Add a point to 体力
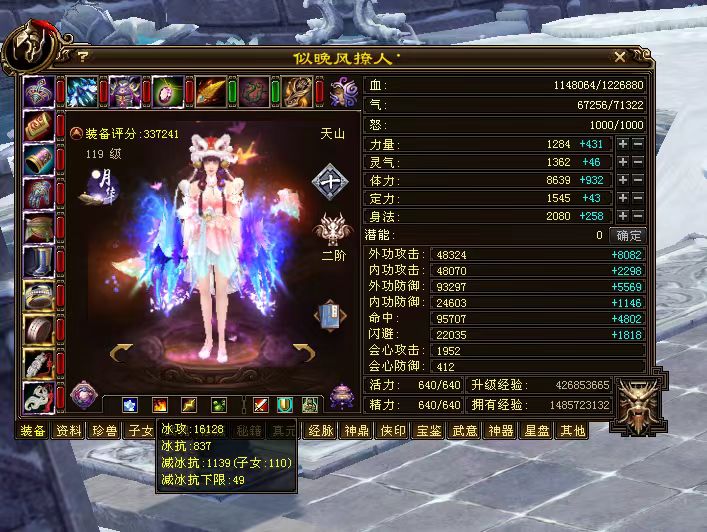 pos(622,181)
